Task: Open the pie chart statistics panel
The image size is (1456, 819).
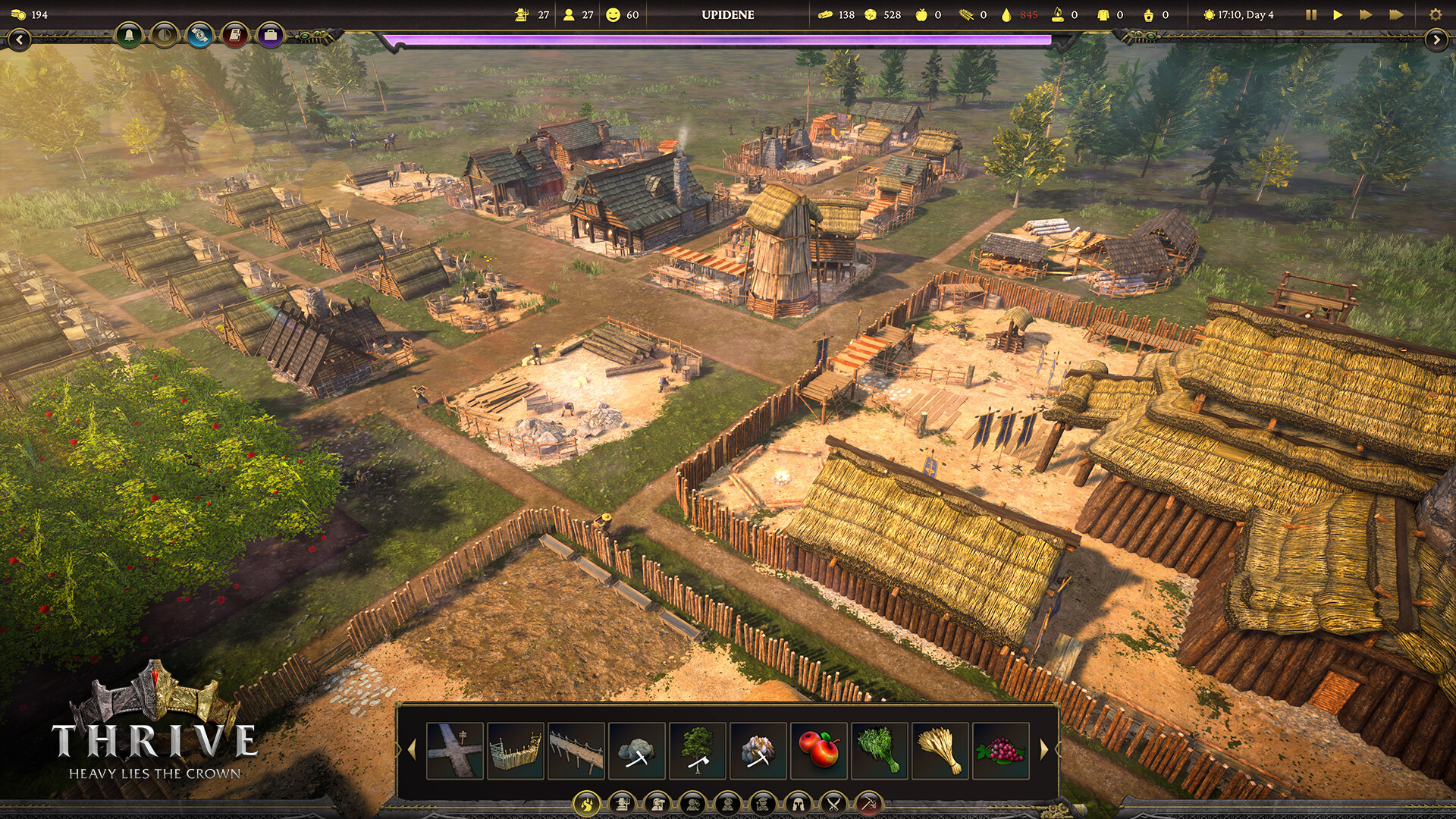Action: click(165, 35)
